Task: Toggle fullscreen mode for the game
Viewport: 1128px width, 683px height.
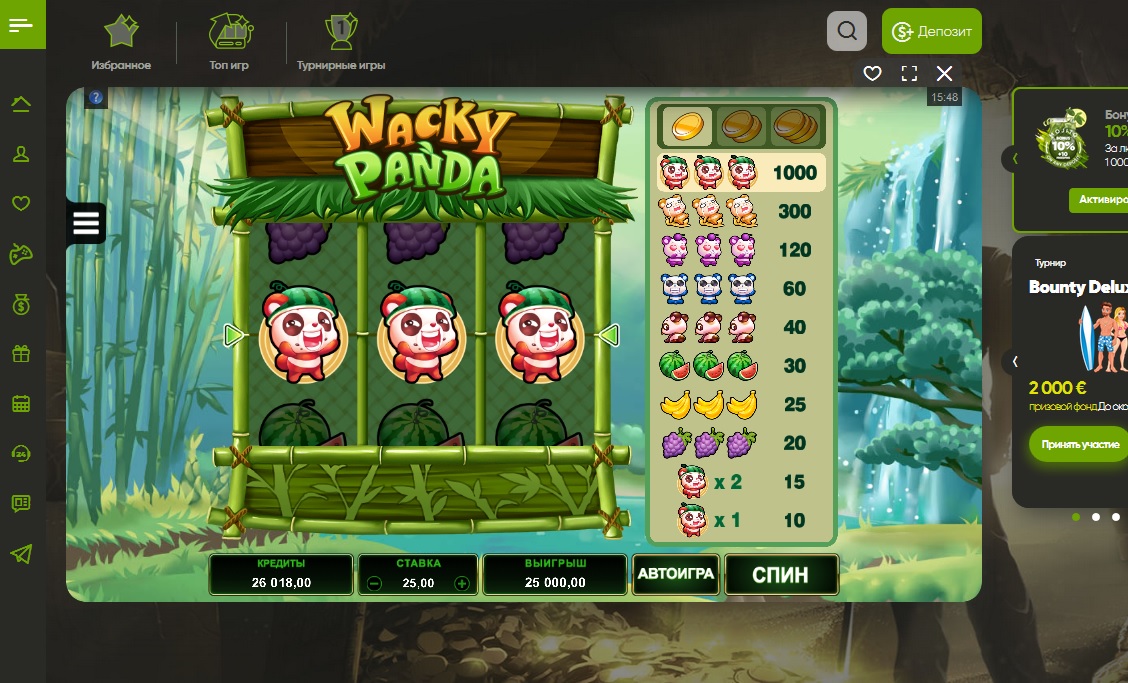Action: click(909, 73)
